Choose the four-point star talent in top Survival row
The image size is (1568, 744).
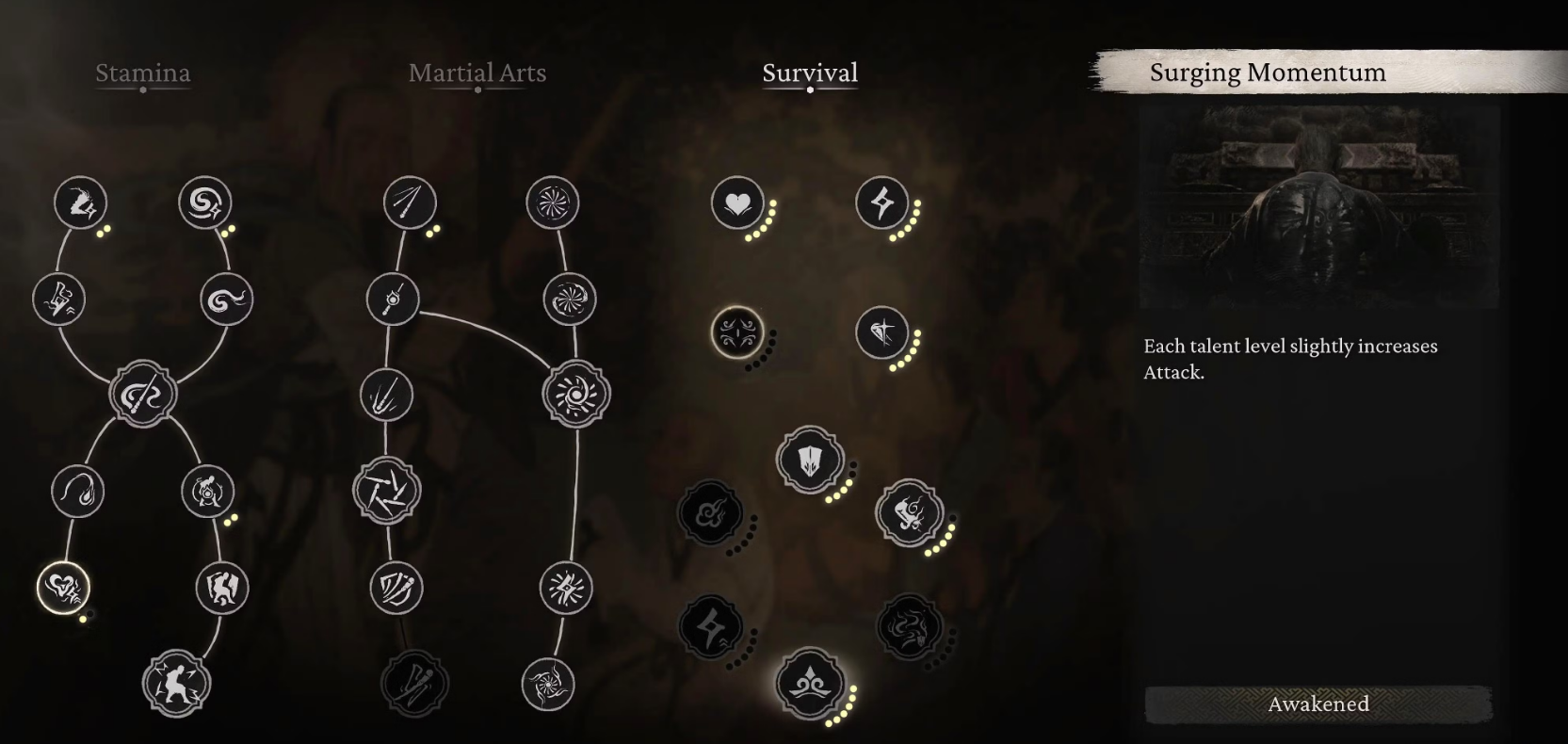pos(882,202)
